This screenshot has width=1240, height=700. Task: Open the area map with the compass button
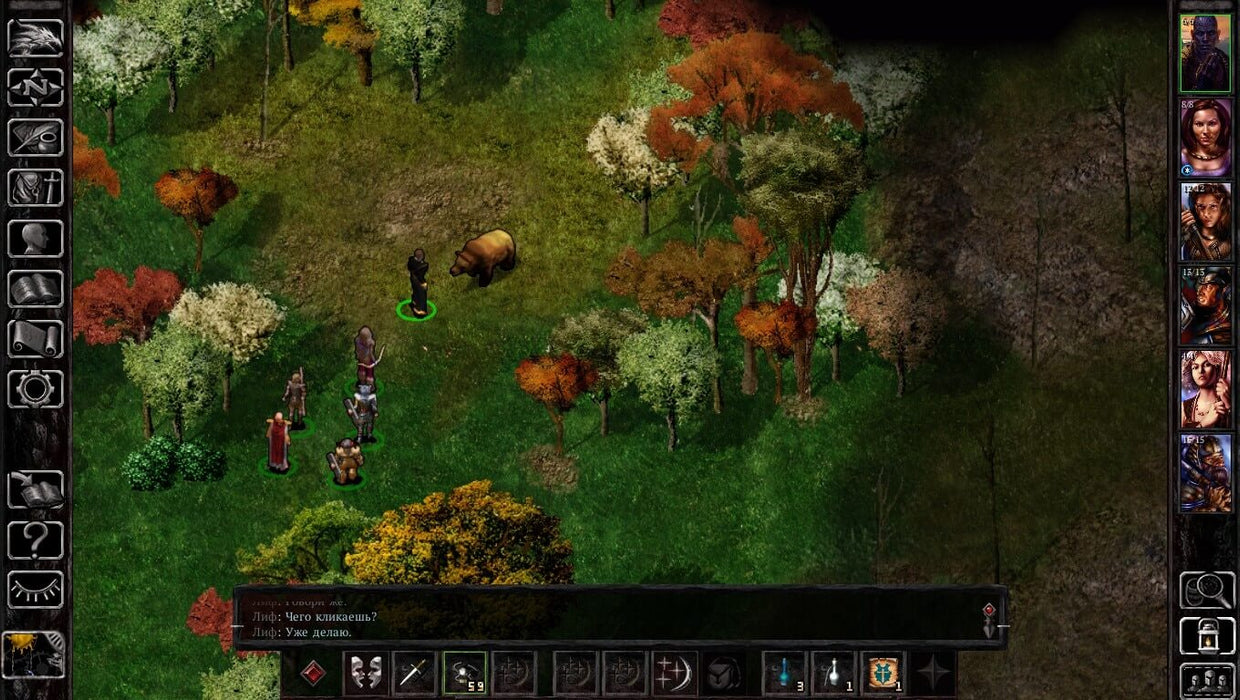pyautogui.click(x=35, y=87)
